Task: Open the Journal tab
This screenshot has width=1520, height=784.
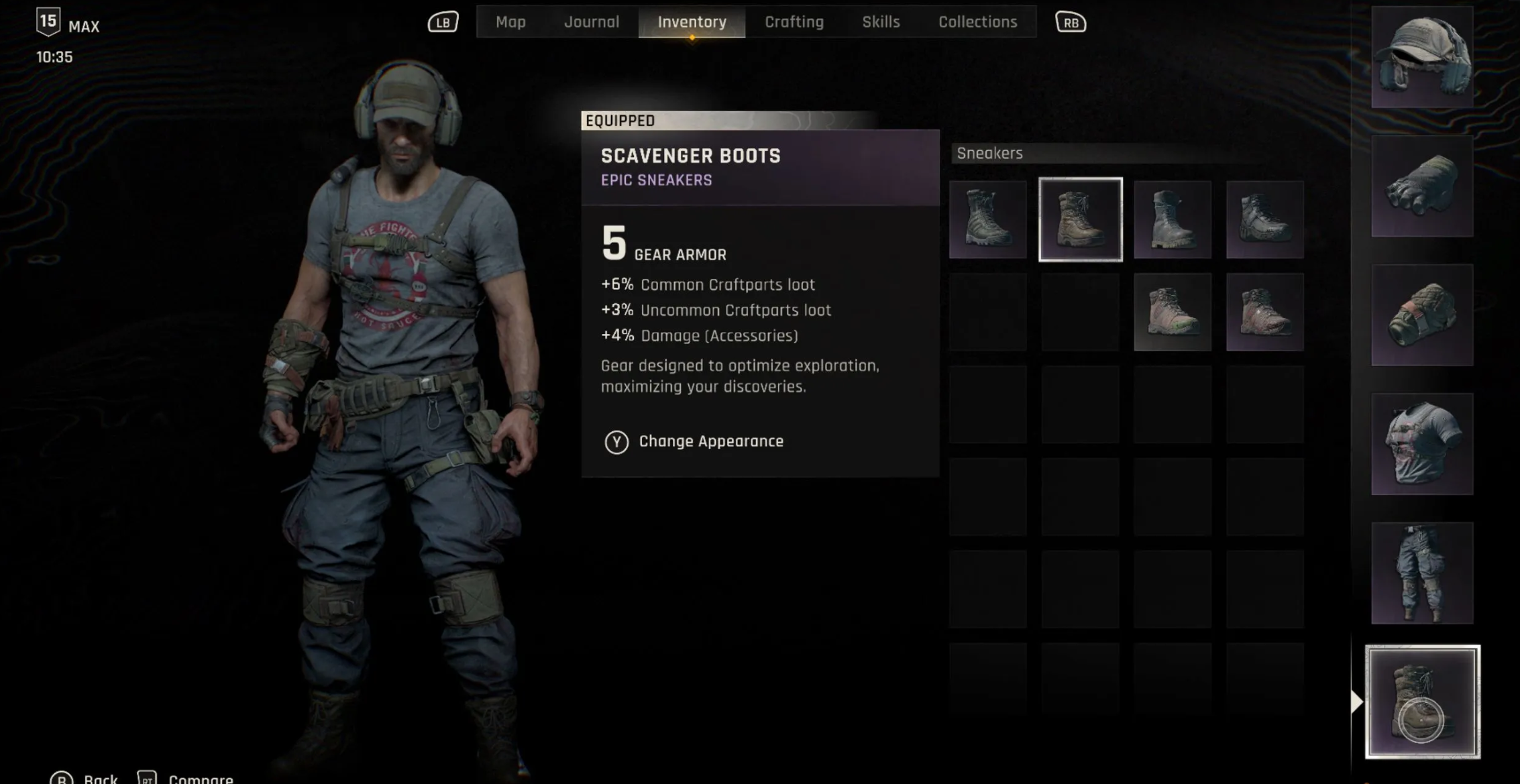Action: tap(591, 22)
